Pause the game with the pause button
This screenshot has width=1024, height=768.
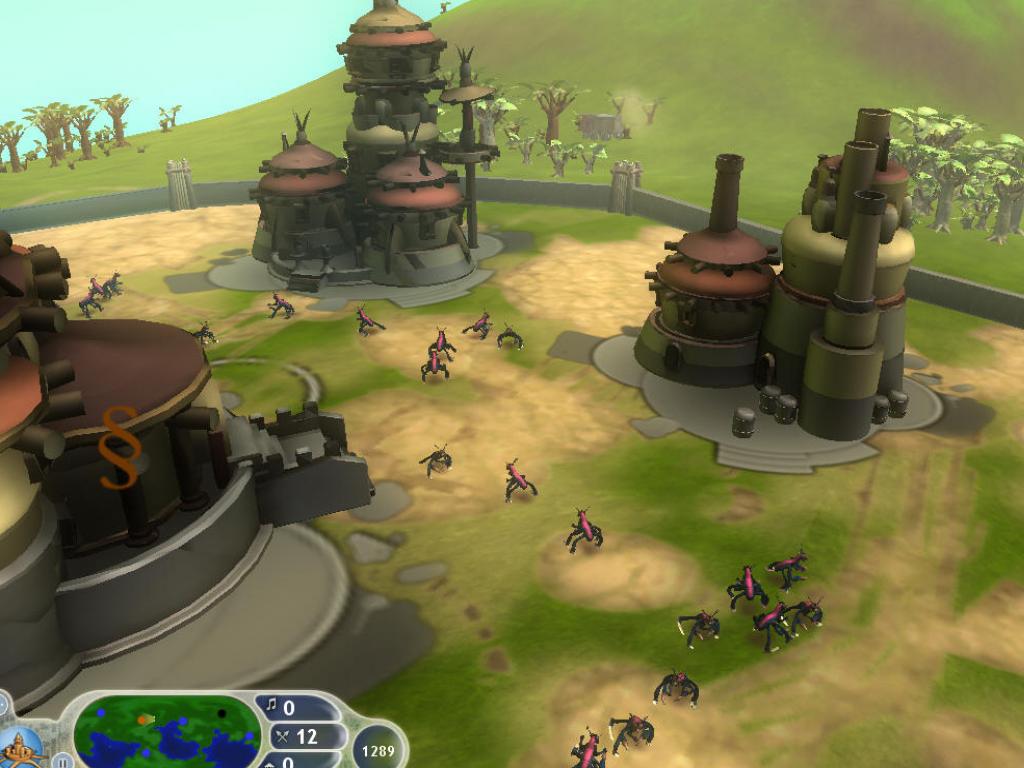pyautogui.click(x=63, y=760)
